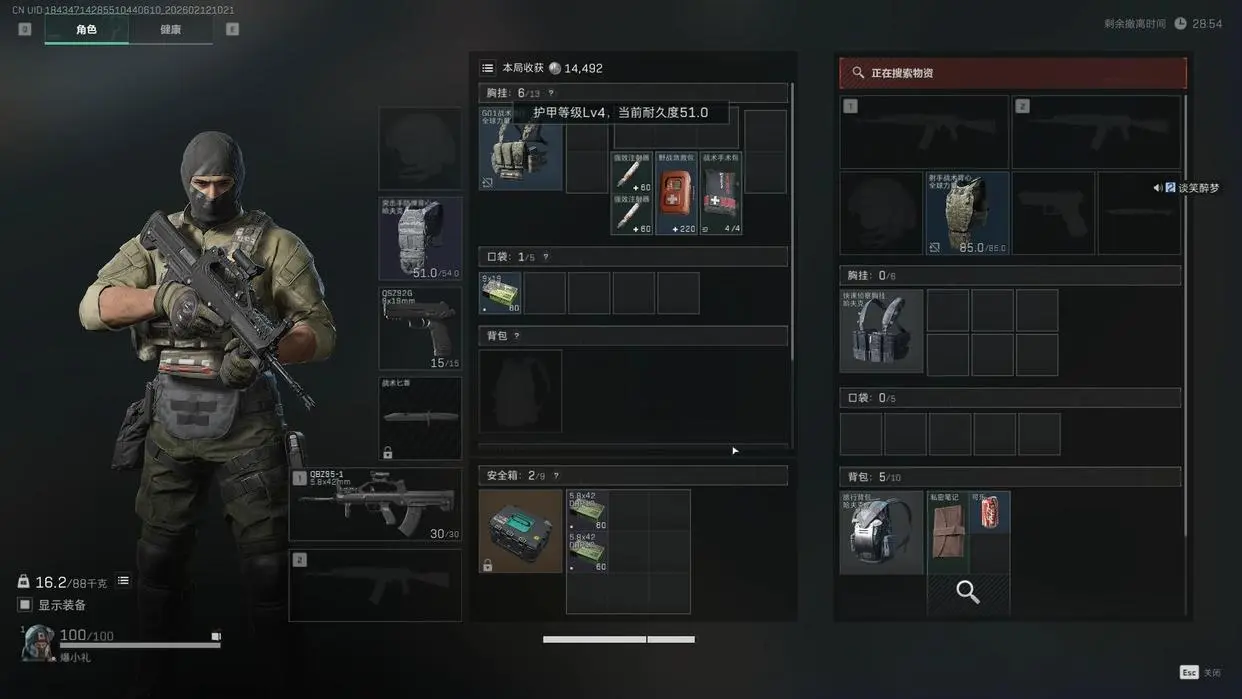
Task: Switch to the 健康 (health) tab
Action: click(x=170, y=30)
